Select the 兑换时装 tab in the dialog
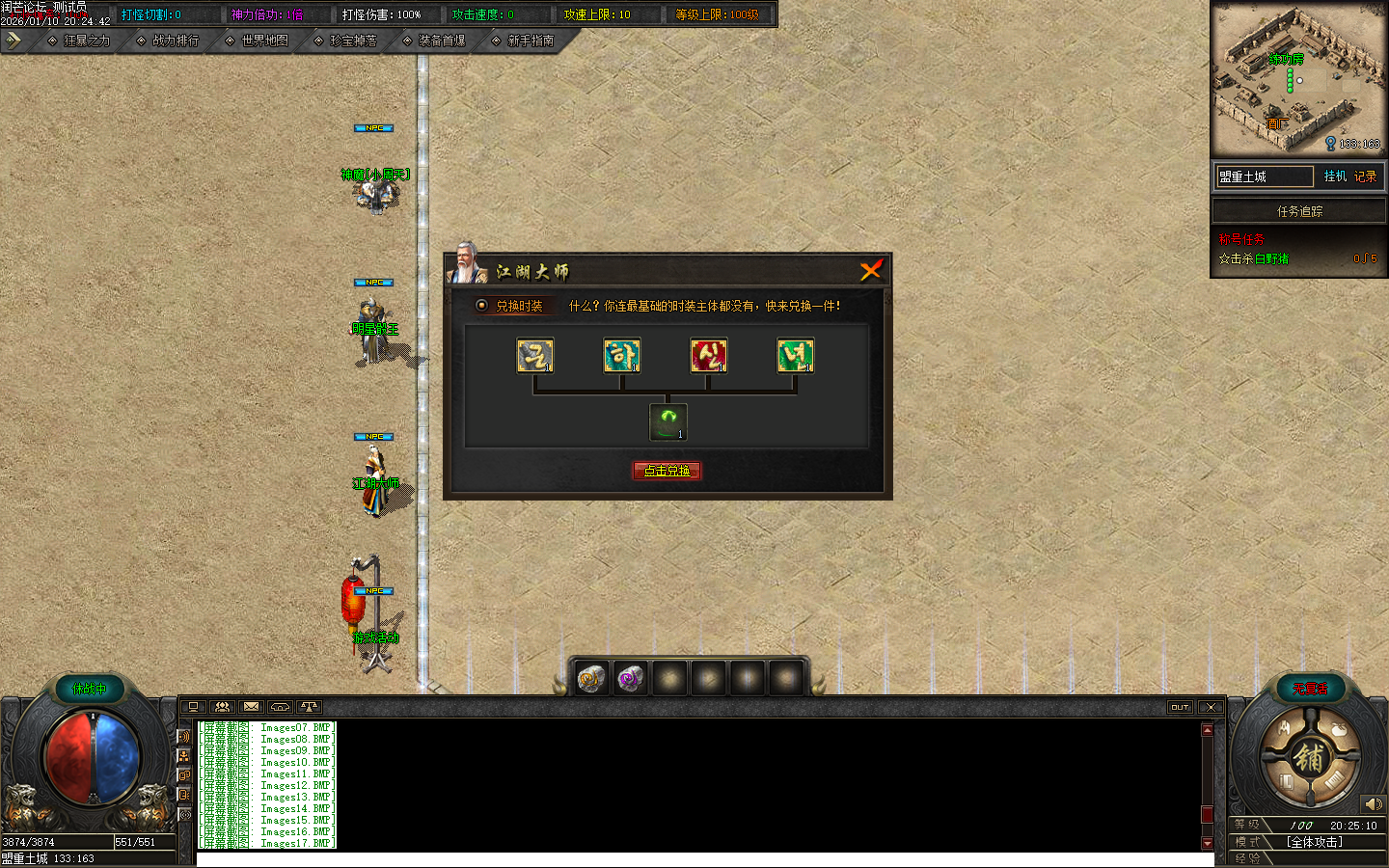Viewport: 1389px width, 868px height. click(x=509, y=306)
